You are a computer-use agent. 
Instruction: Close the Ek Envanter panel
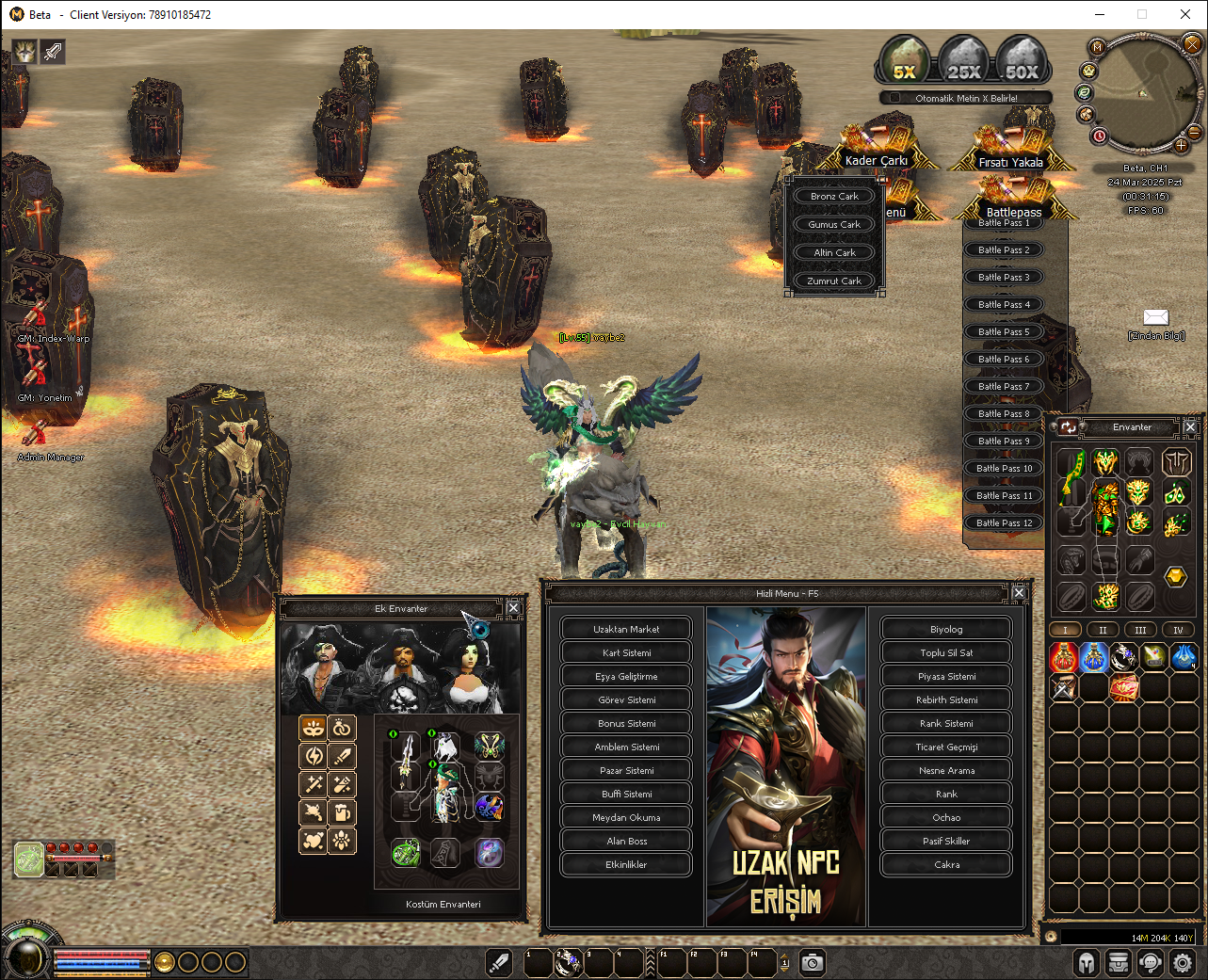click(x=513, y=608)
